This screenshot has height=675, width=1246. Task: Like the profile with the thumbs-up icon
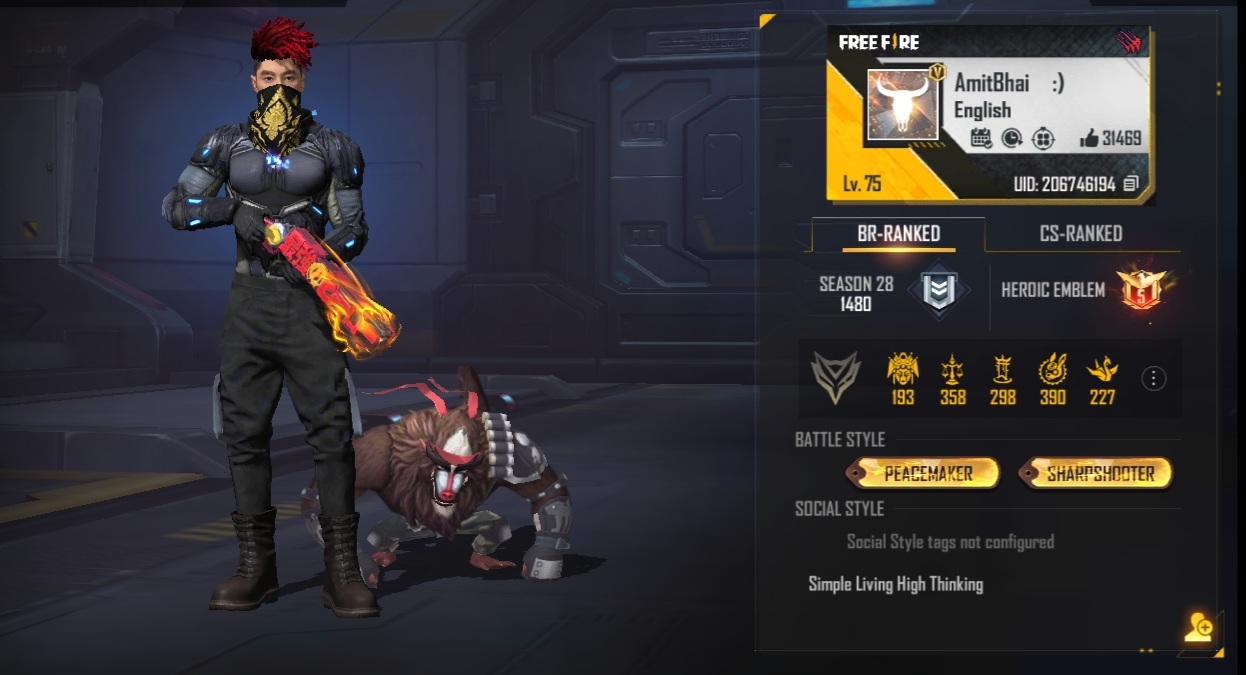[x=1089, y=139]
